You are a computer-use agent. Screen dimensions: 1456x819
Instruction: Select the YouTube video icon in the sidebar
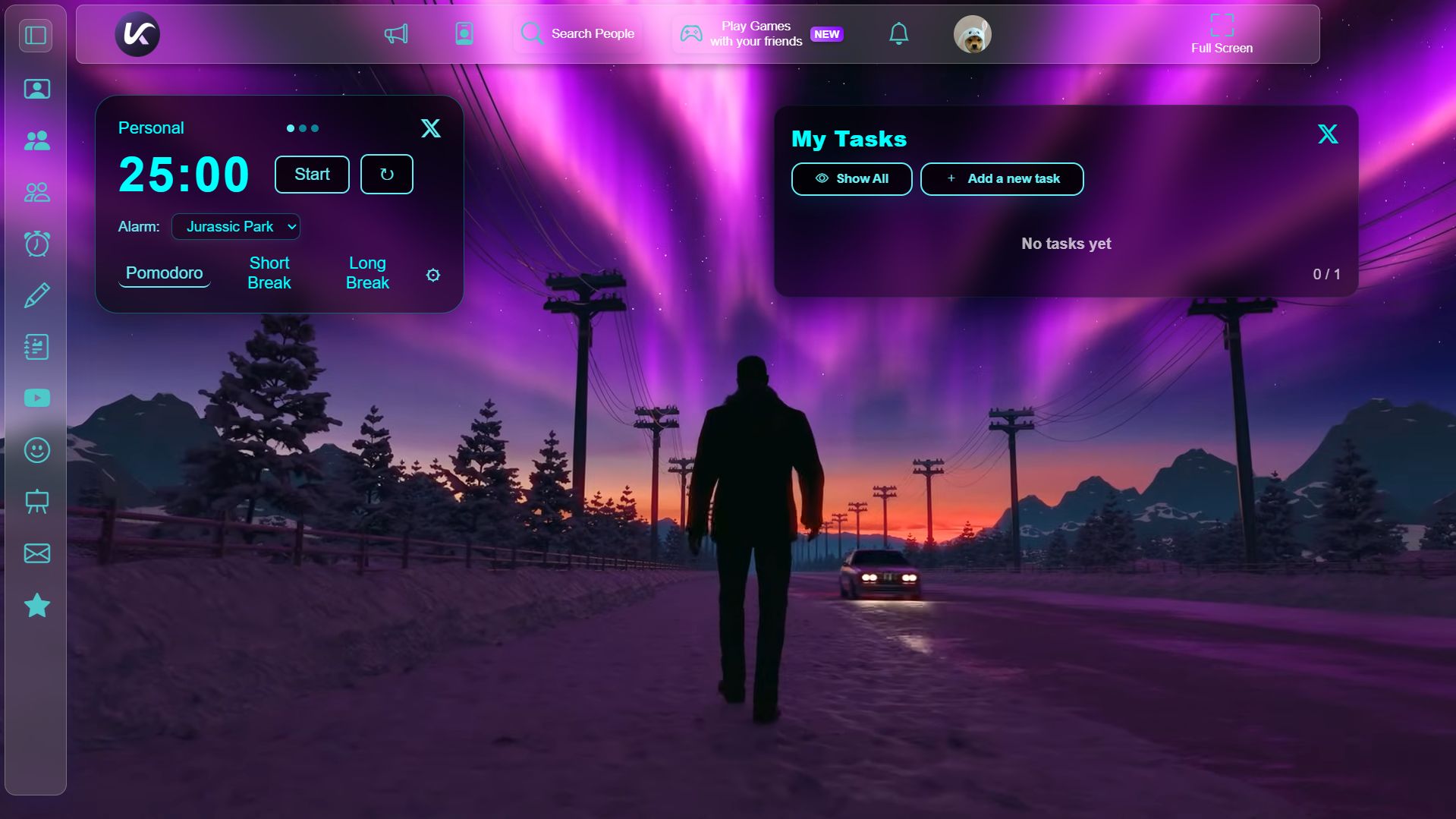pyautogui.click(x=36, y=398)
